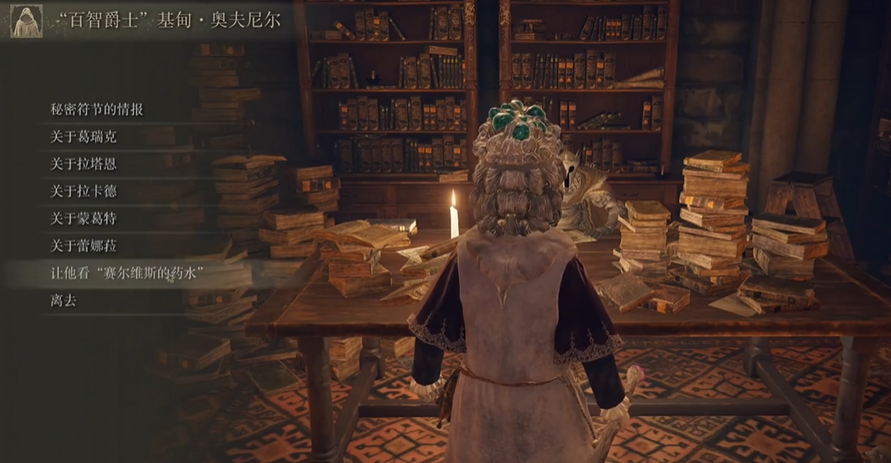Select 关于蒙葛特 from the list

coord(83,218)
